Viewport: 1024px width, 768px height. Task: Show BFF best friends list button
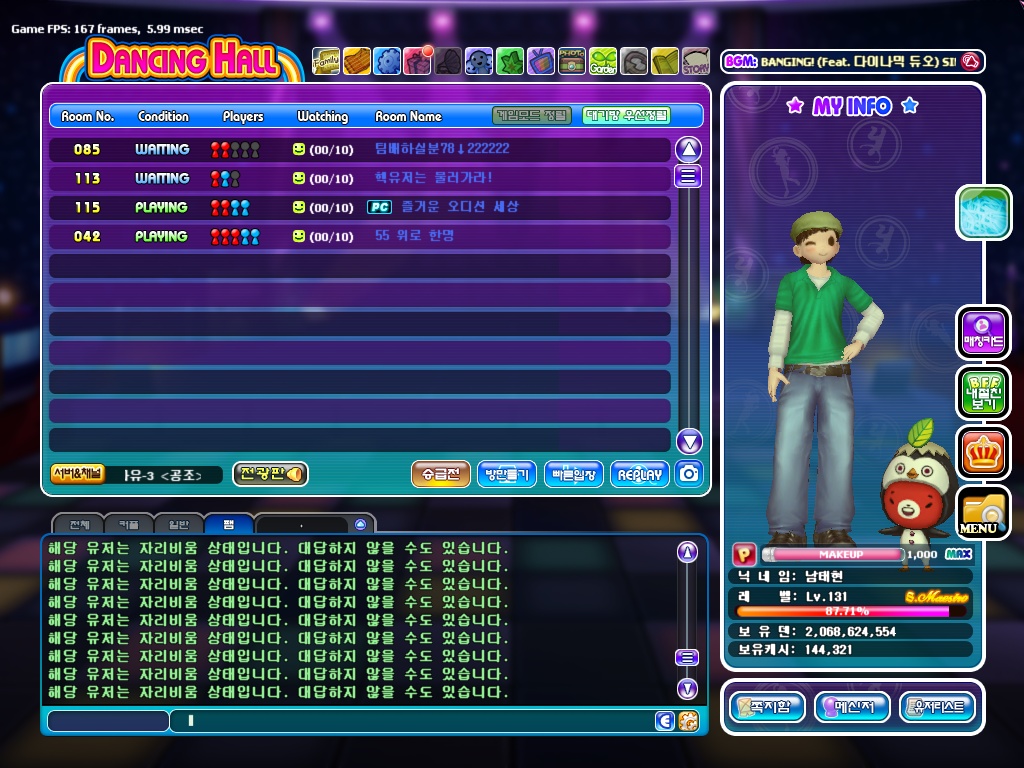click(x=982, y=392)
